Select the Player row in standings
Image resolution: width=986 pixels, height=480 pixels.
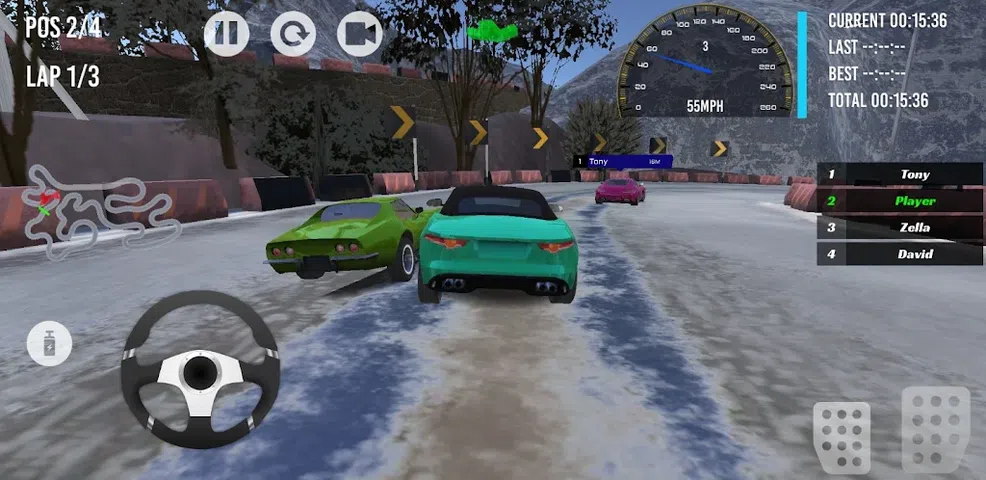[900, 201]
